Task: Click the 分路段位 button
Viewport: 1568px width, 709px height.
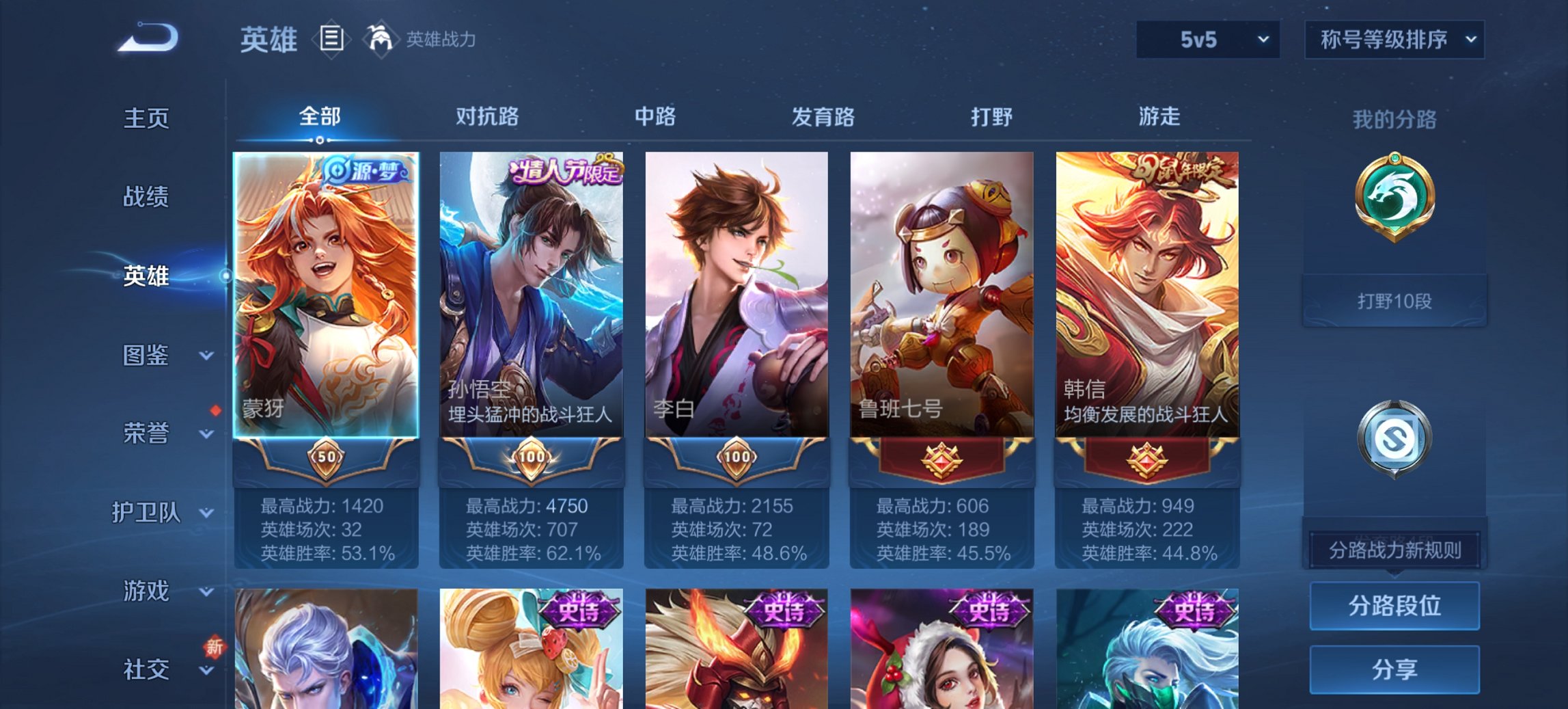Action: [x=1394, y=605]
